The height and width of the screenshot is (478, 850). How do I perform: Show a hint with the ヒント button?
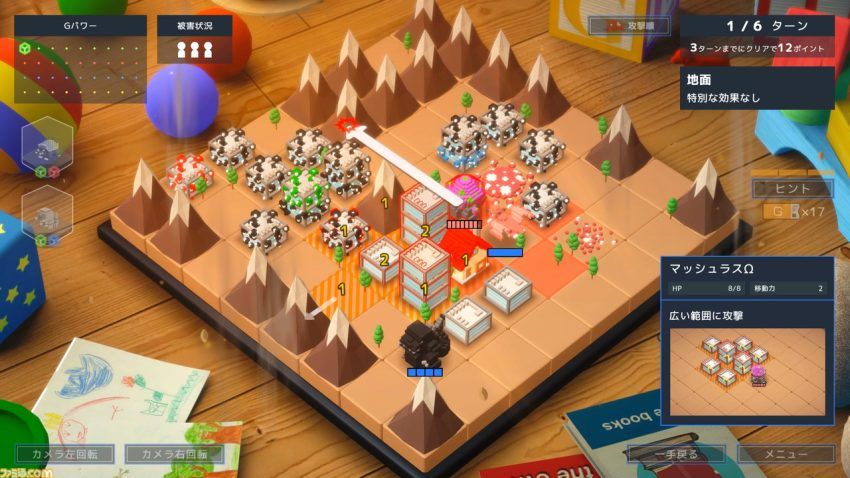(792, 189)
